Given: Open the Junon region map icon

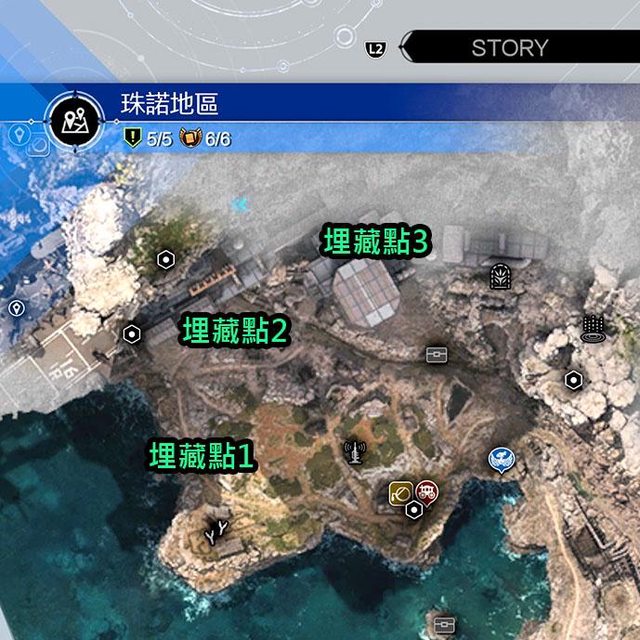Looking at the screenshot, I should pos(73,121).
